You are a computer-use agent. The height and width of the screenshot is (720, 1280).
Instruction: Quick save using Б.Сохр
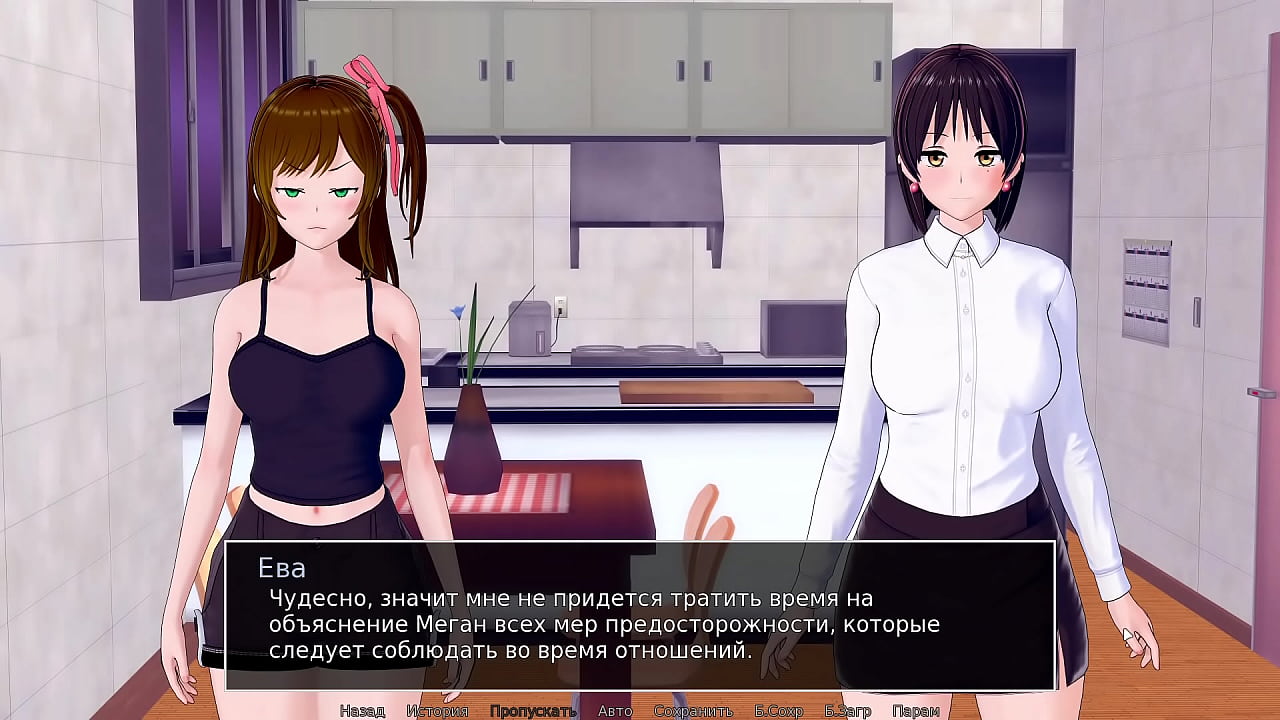(779, 711)
